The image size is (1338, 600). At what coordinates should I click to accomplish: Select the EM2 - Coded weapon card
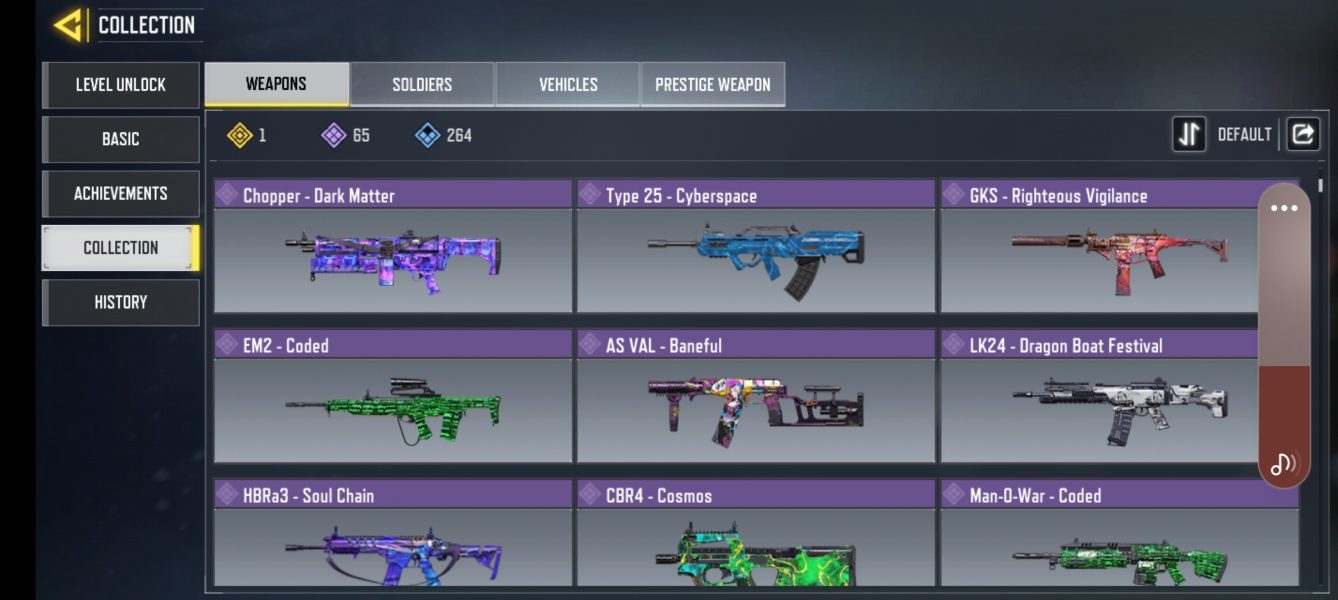click(x=393, y=397)
